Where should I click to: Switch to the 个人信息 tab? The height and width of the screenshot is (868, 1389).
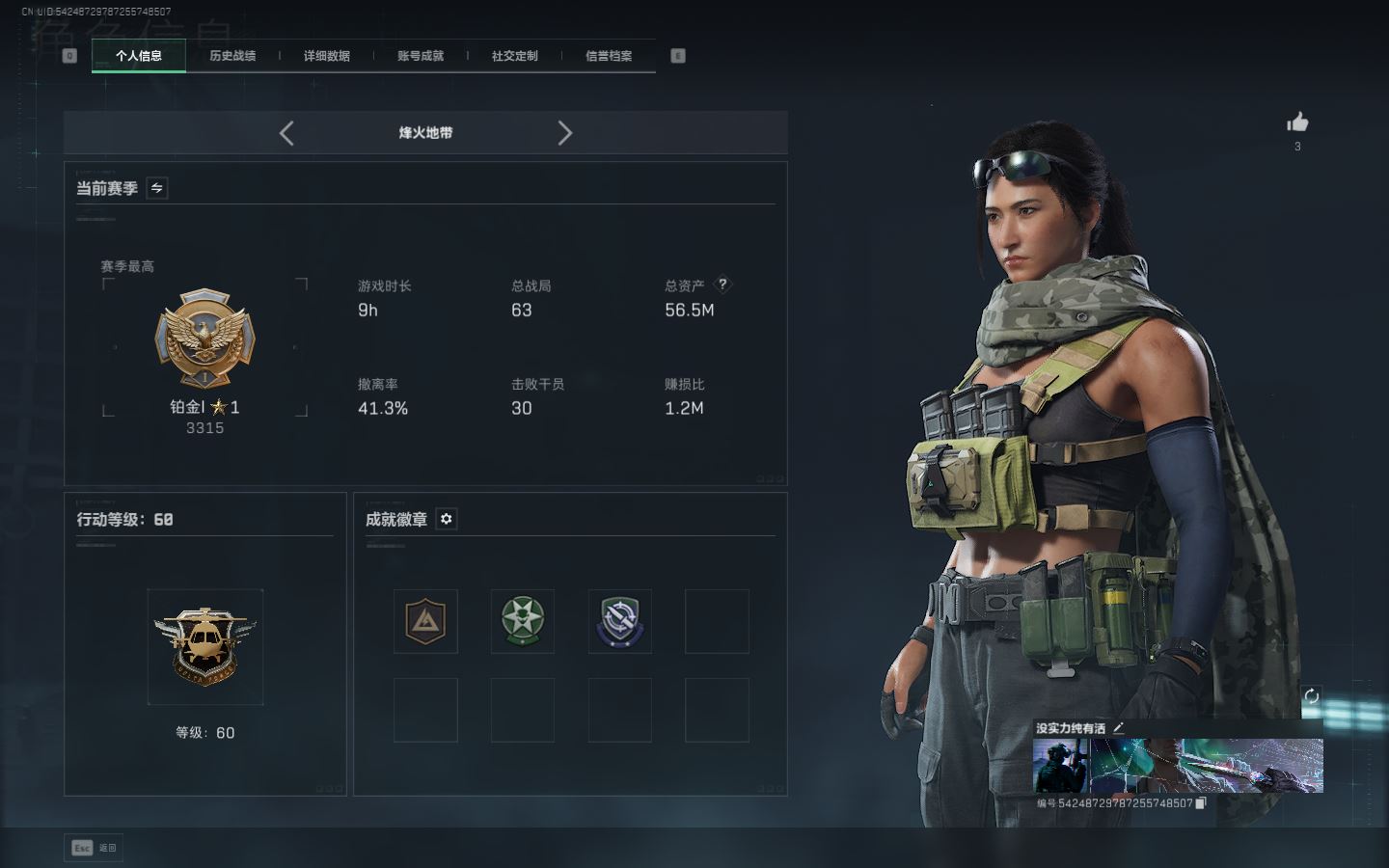[x=139, y=56]
